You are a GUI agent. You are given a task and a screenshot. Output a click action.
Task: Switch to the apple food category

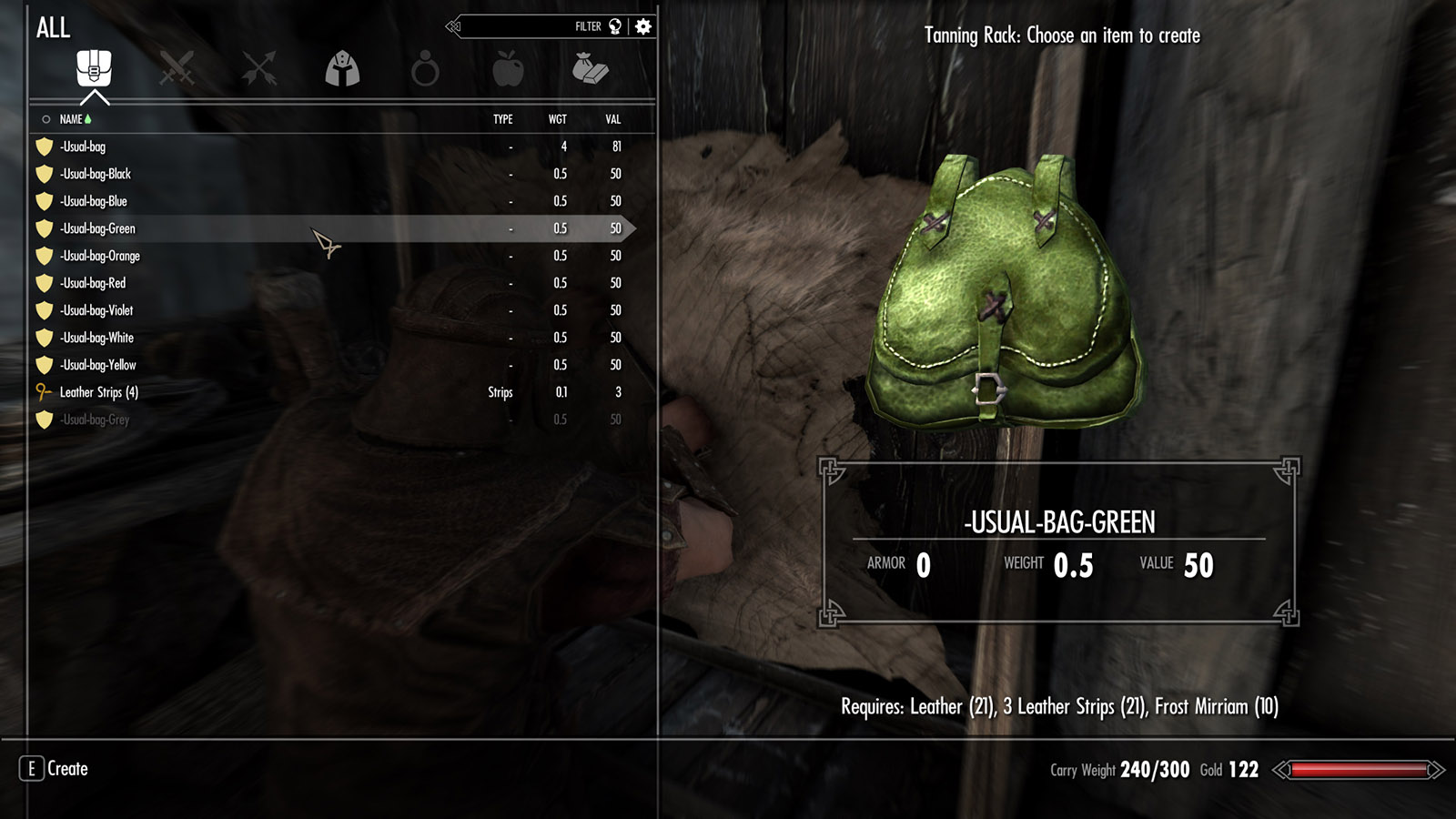point(508,68)
